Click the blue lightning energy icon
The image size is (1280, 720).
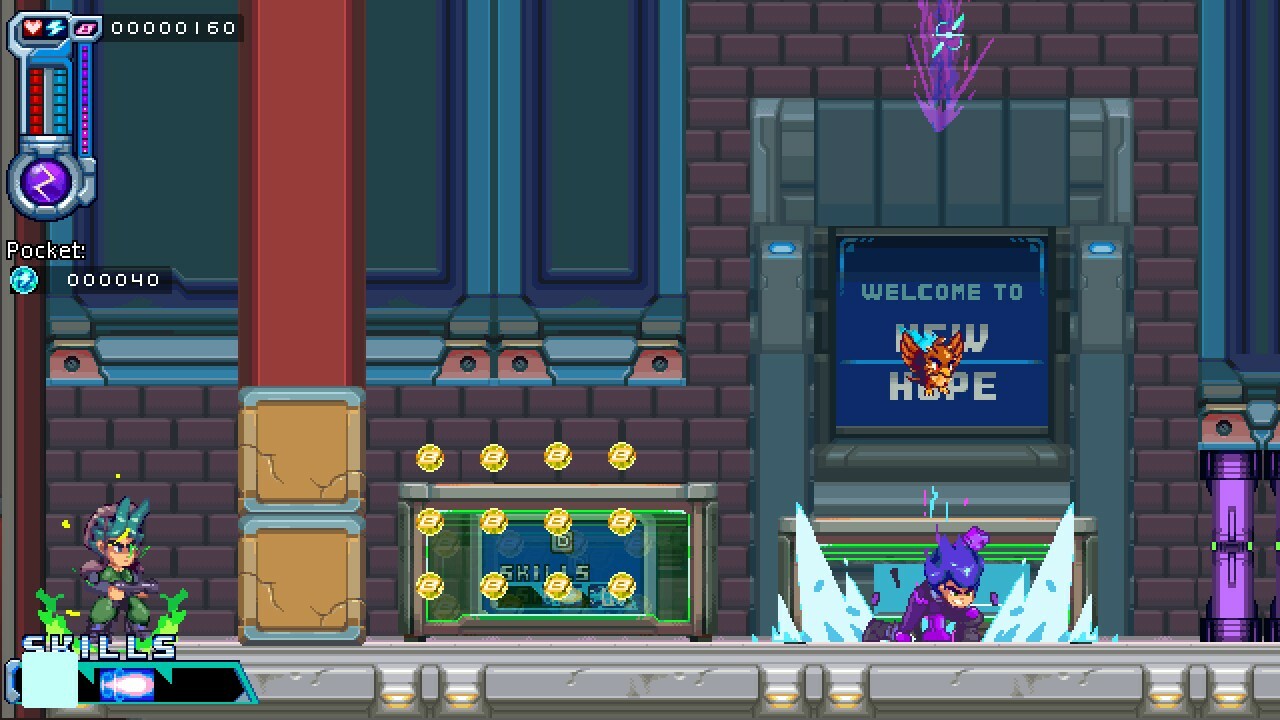[x=54, y=28]
